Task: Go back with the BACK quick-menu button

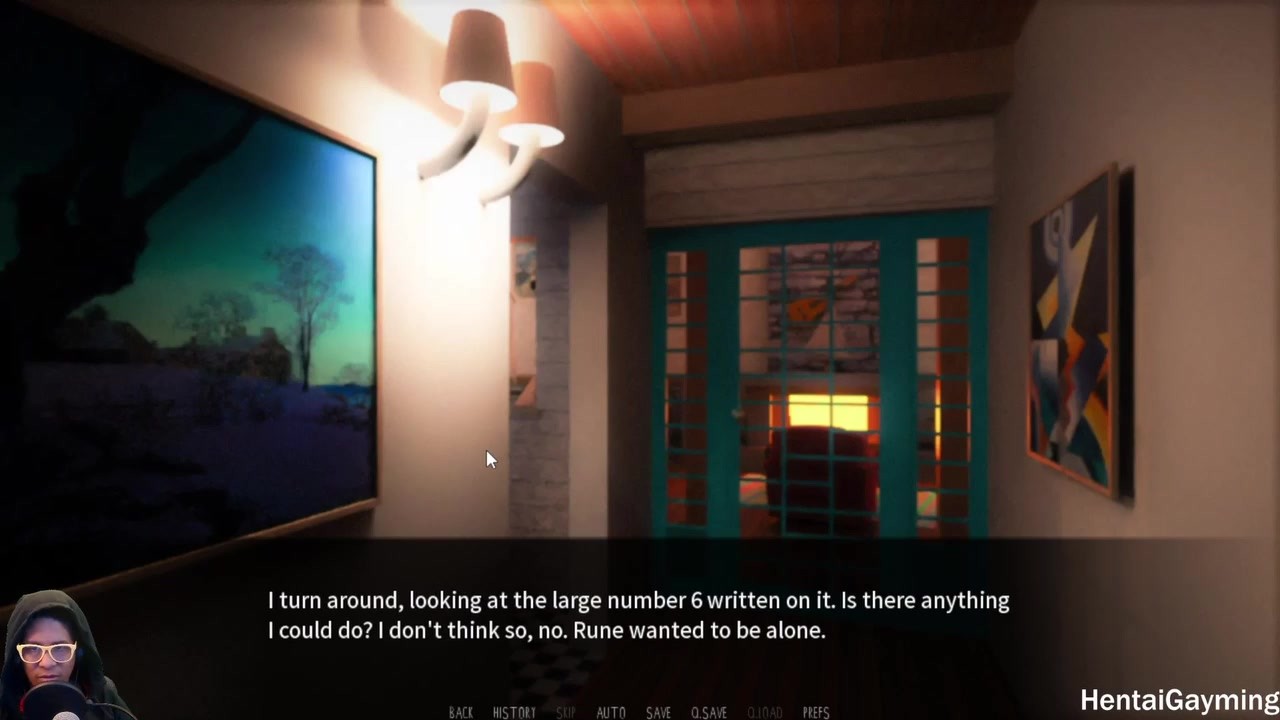Action: tap(461, 712)
